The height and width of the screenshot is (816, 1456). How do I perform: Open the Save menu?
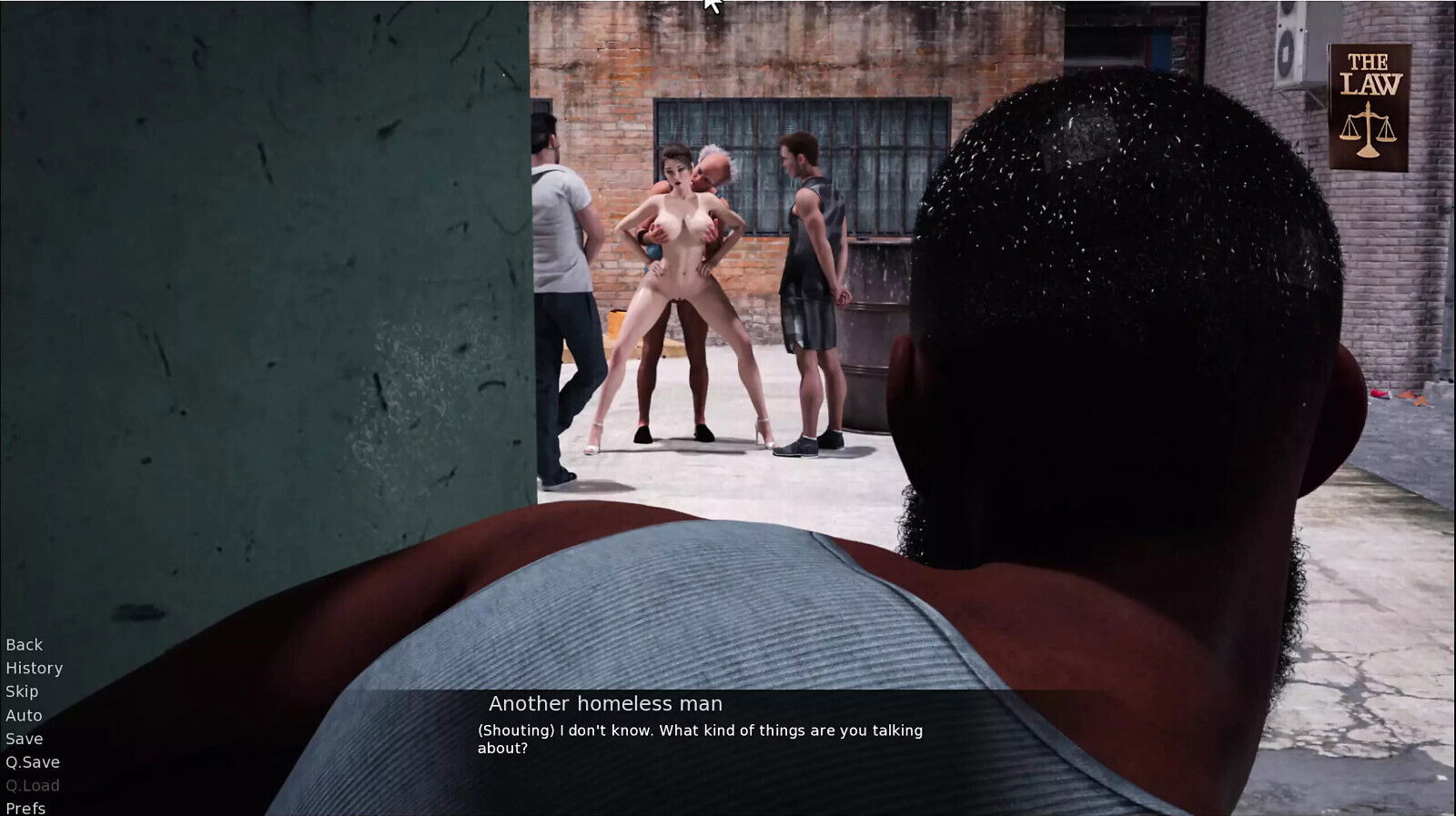pos(24,739)
